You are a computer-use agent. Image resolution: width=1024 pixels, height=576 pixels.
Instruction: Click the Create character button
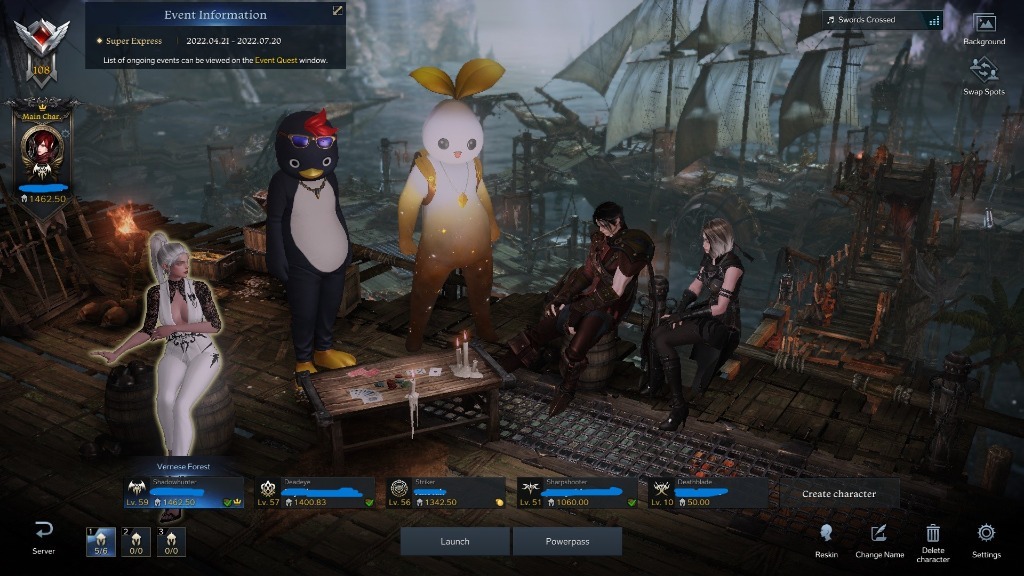(839, 493)
